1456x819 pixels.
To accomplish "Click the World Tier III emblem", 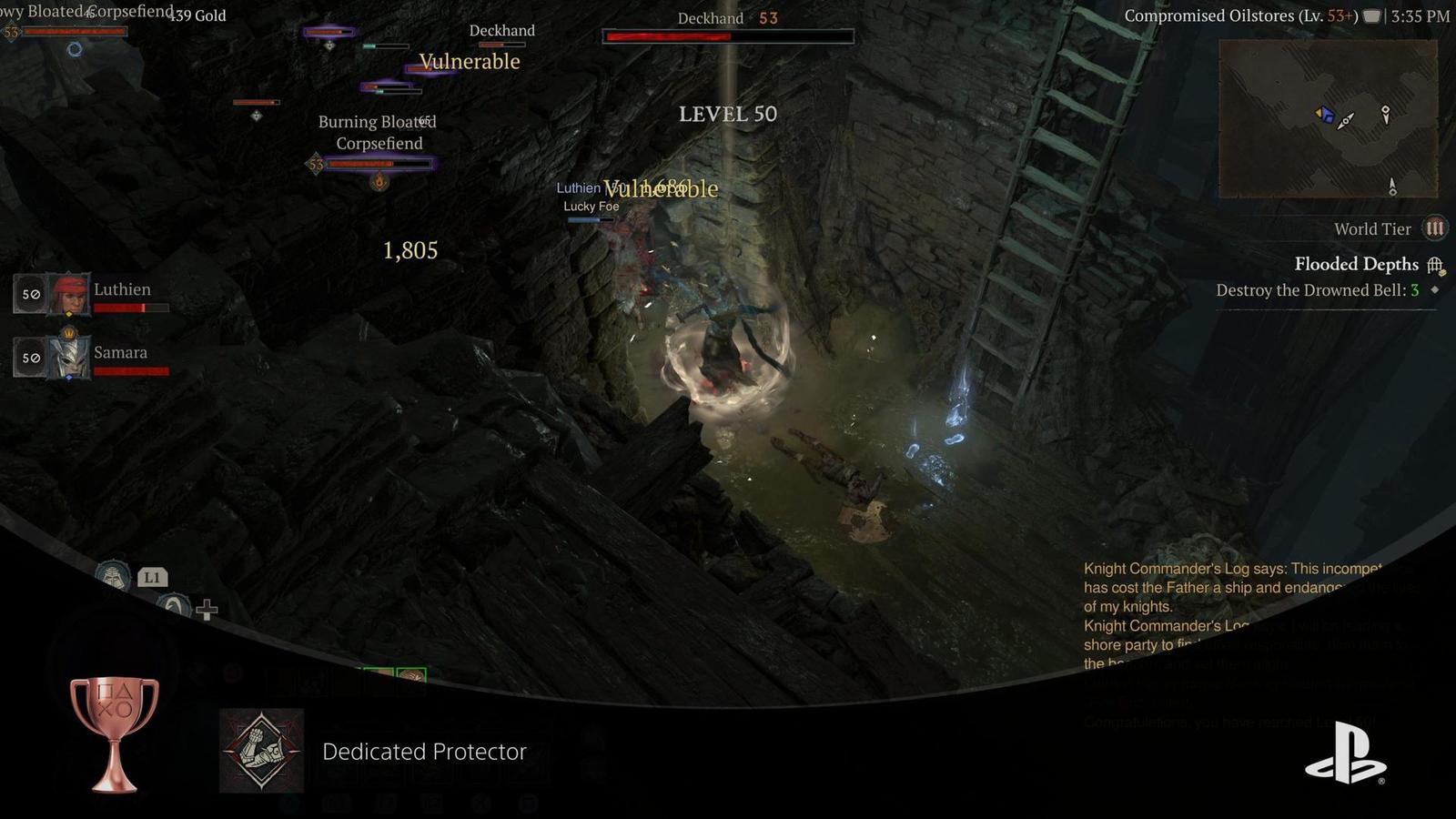I will 1434,228.
